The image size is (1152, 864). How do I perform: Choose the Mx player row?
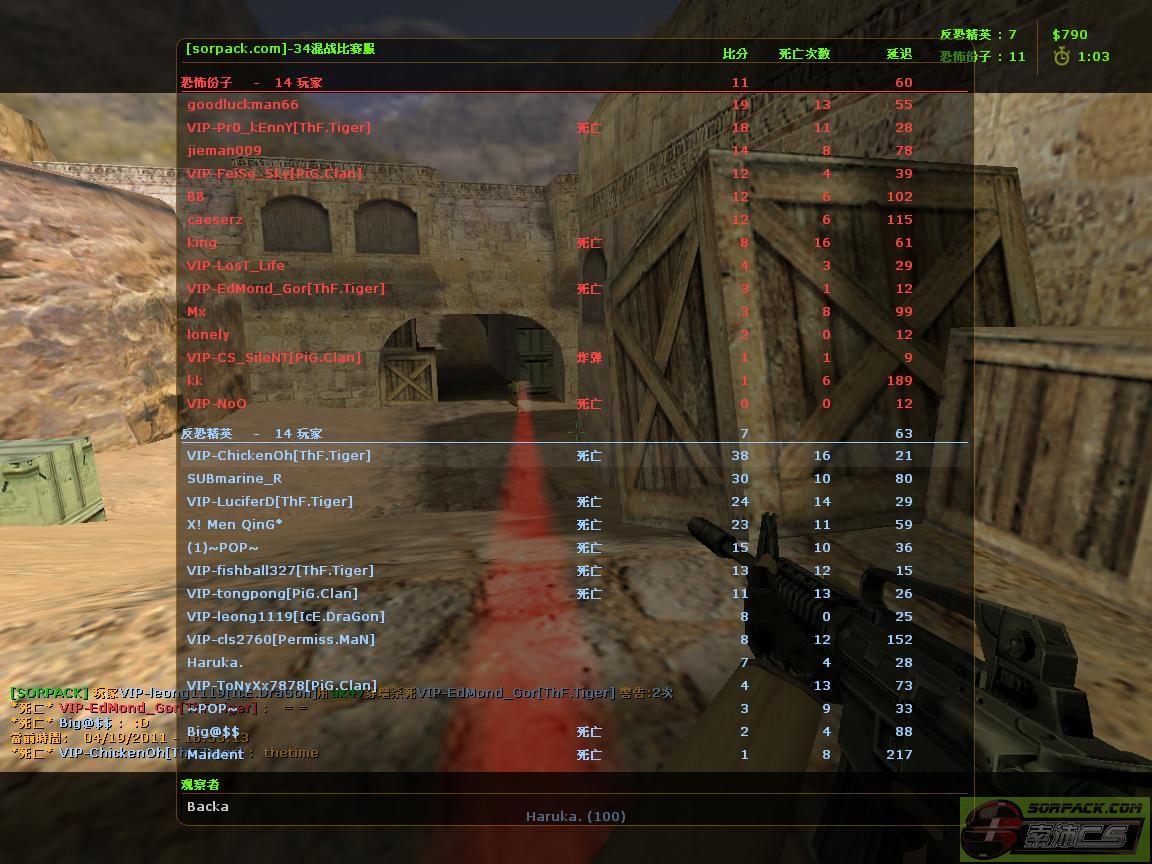pos(197,312)
